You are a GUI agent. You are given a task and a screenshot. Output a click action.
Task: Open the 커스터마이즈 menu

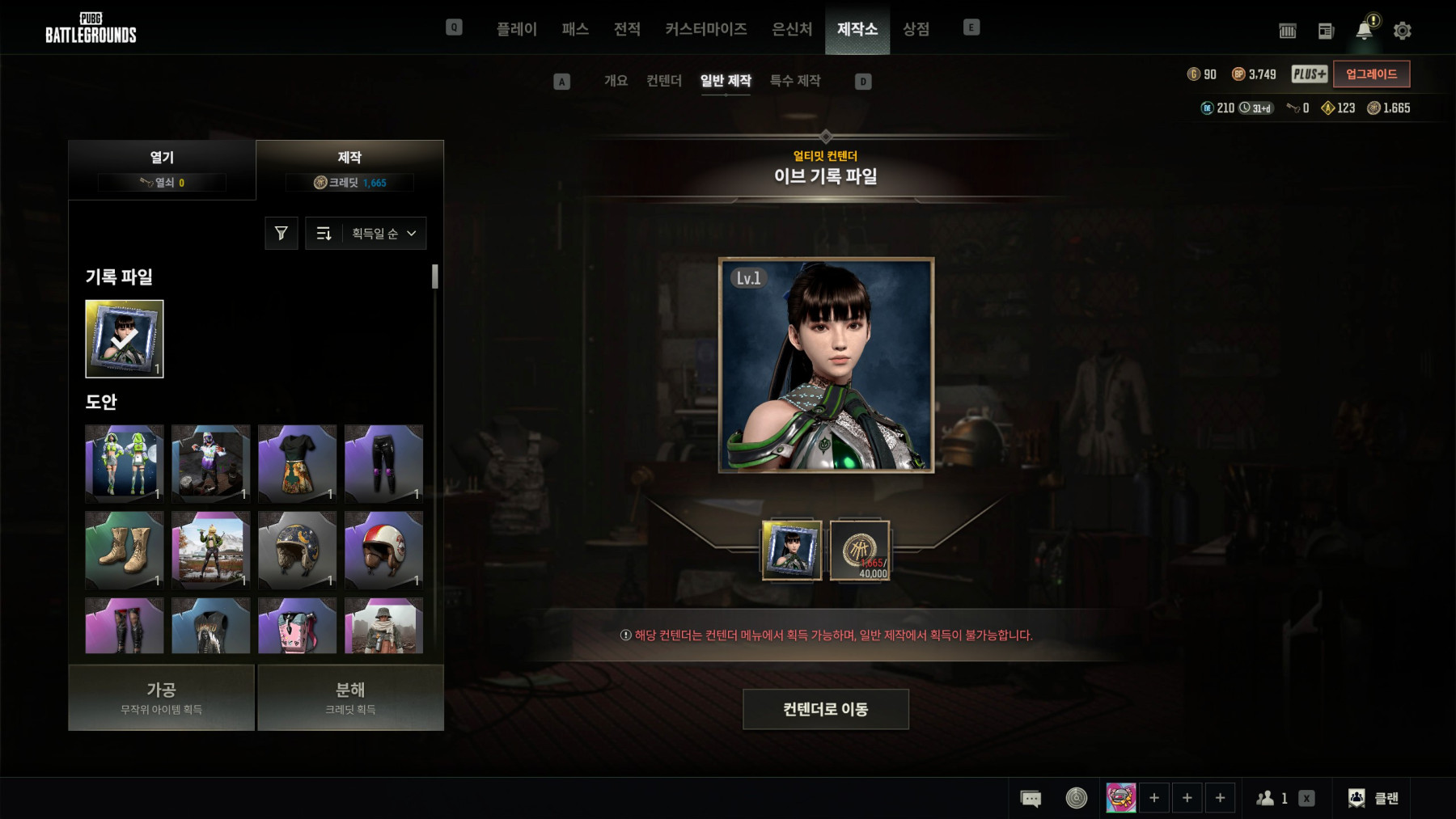pyautogui.click(x=705, y=29)
